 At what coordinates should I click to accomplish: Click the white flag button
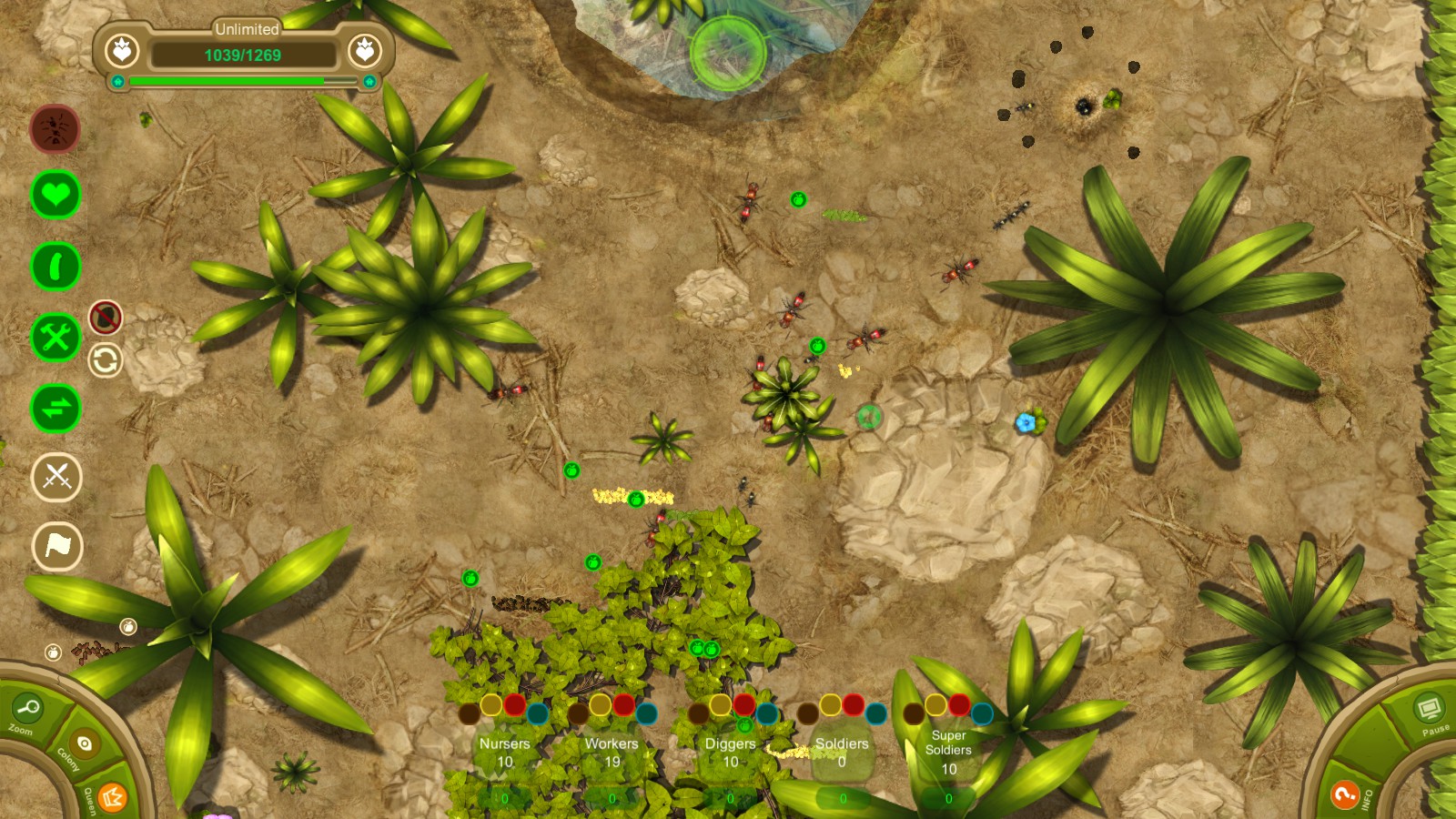[57, 546]
